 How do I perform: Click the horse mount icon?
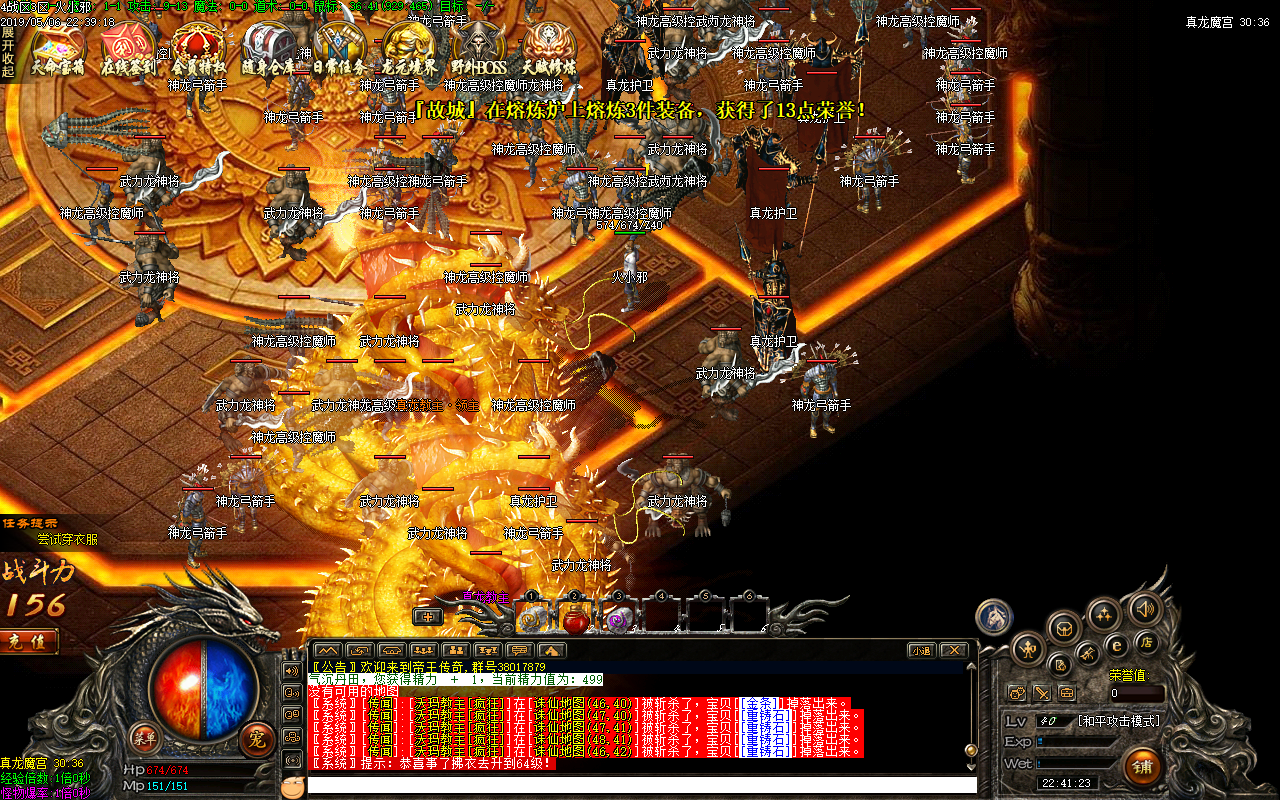click(x=993, y=616)
